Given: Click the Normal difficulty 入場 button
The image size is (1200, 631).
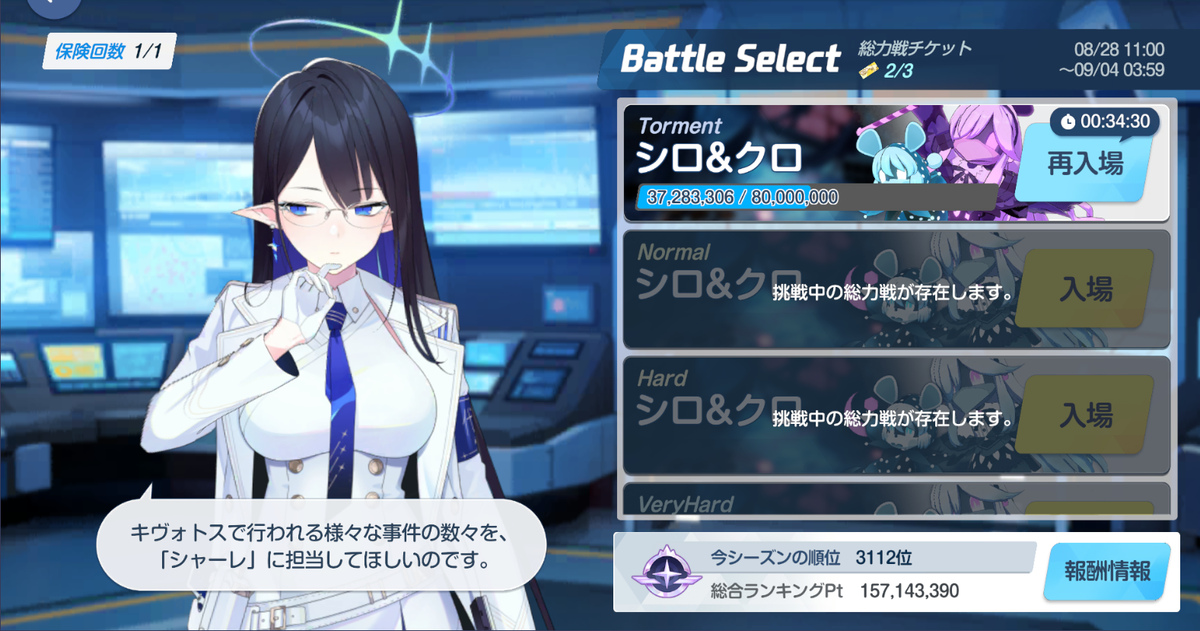Looking at the screenshot, I should point(1085,290).
